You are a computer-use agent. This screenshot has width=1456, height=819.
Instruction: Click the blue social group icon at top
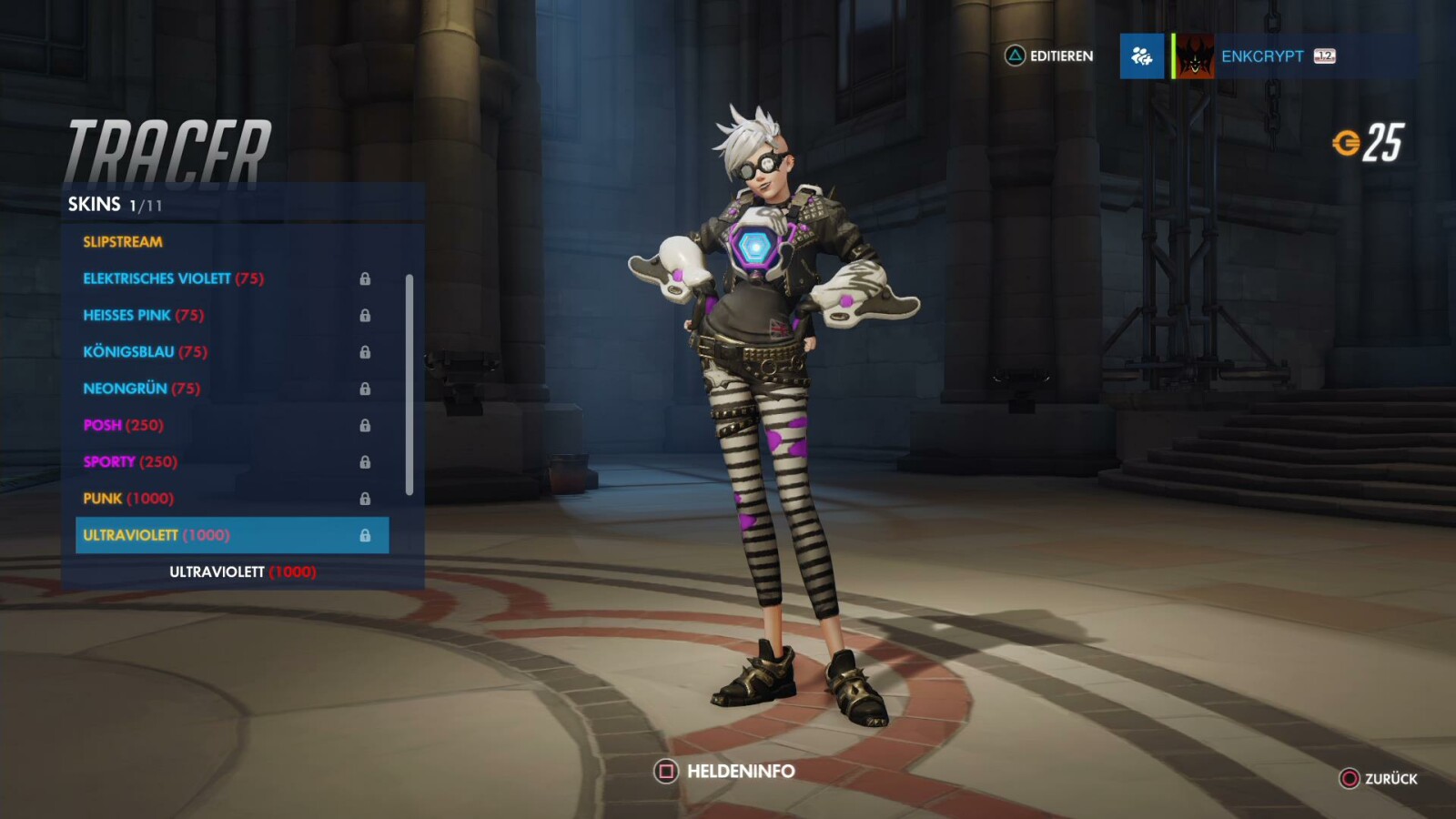(x=1142, y=56)
